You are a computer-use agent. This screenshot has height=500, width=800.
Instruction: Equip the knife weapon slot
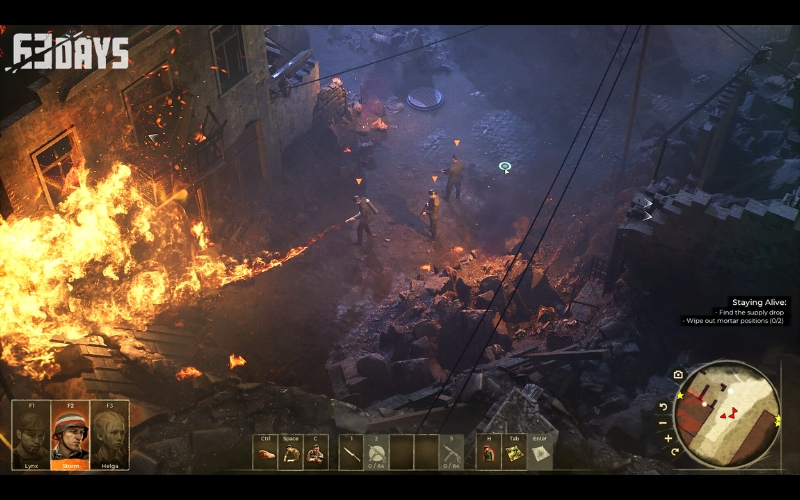coord(351,453)
